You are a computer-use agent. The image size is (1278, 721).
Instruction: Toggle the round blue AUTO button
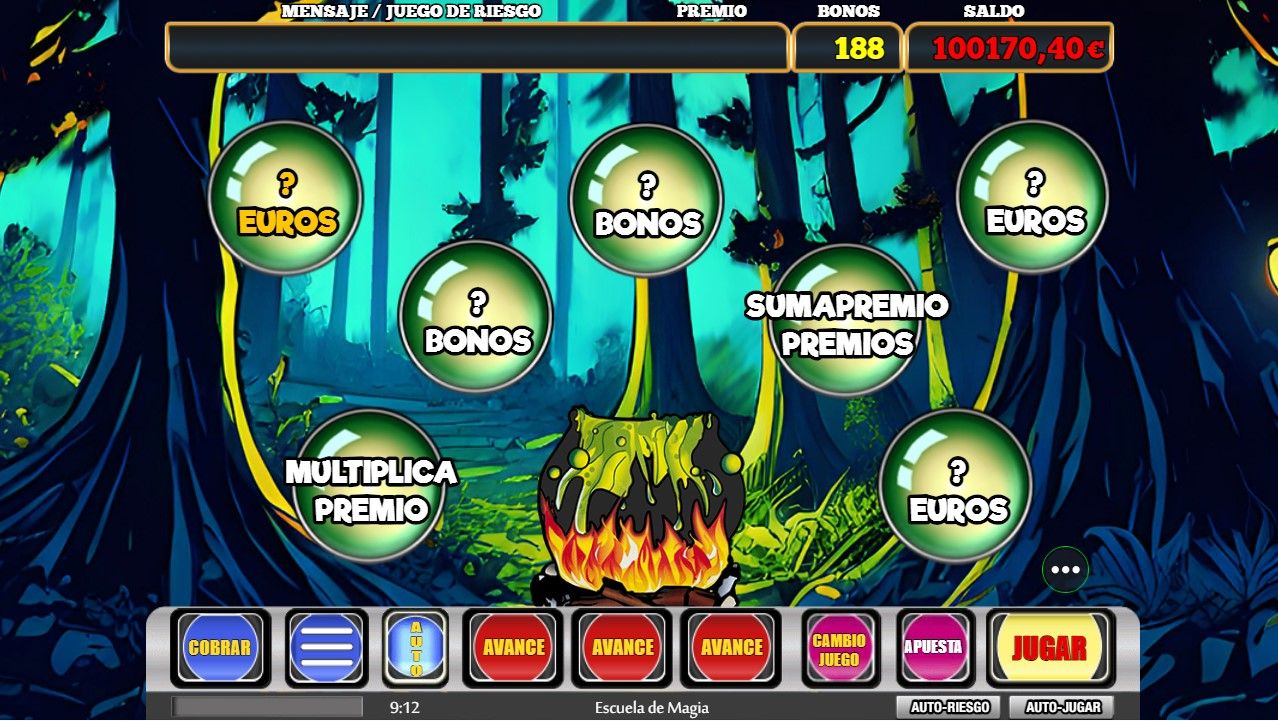click(x=416, y=648)
